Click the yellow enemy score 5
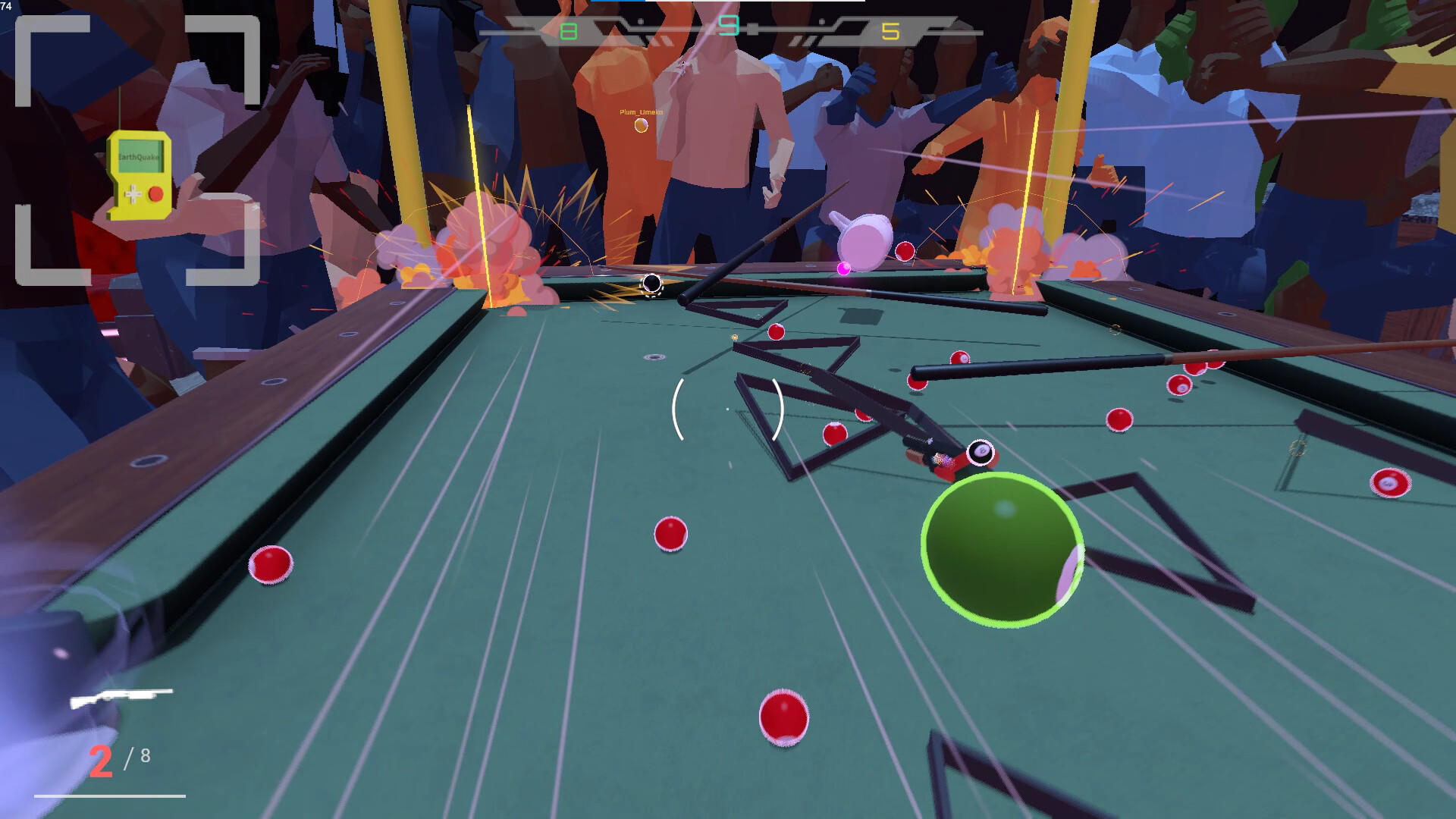 pyautogui.click(x=891, y=32)
